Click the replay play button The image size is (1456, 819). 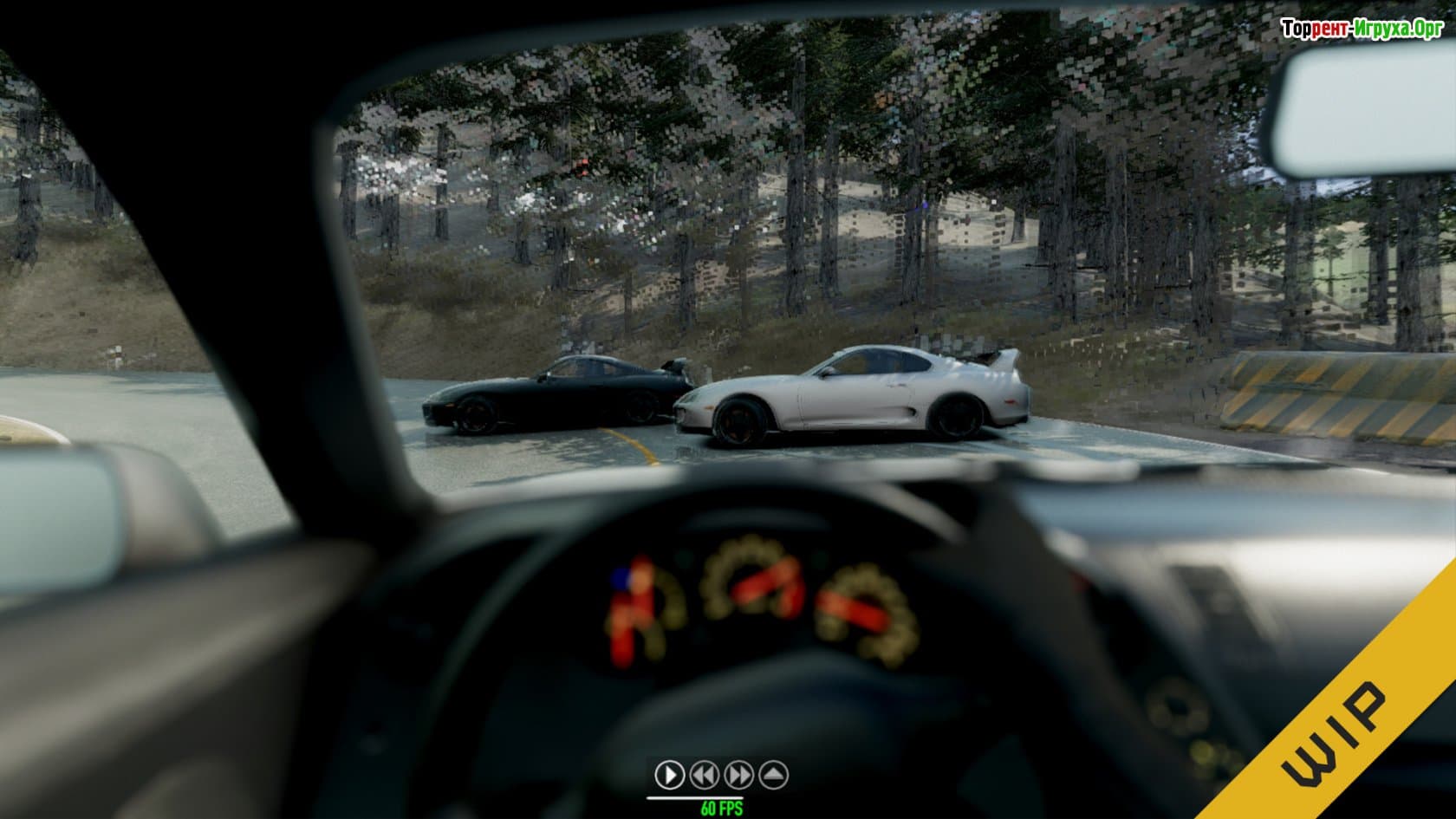tap(668, 774)
